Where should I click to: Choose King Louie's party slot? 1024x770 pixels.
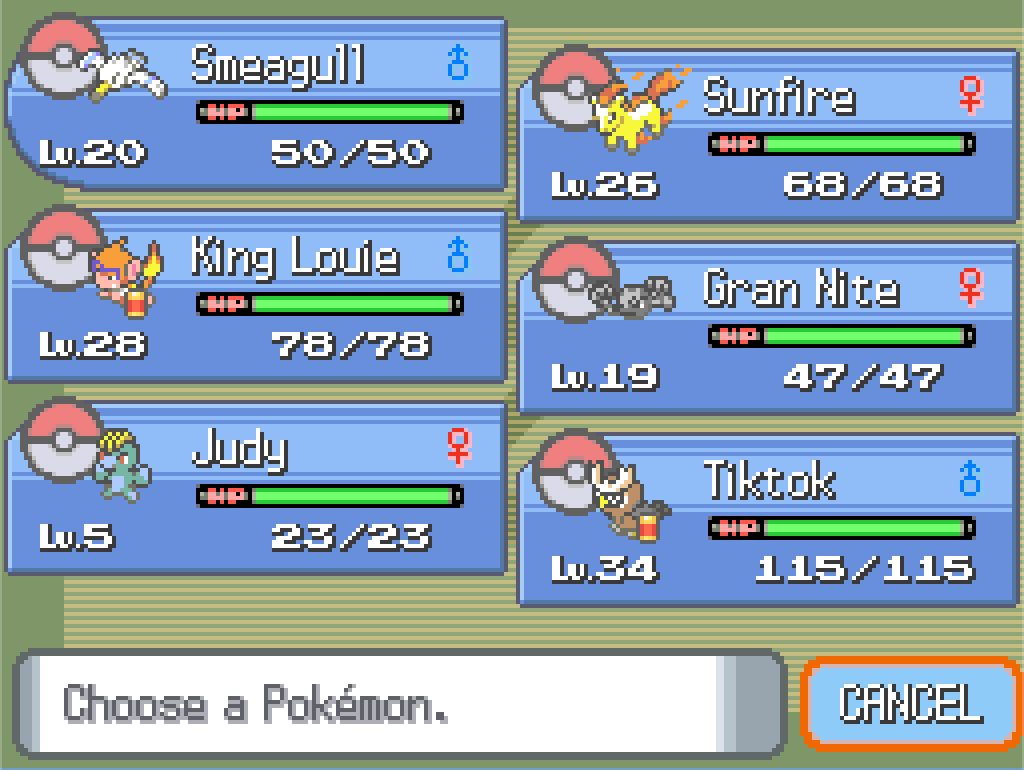point(256,296)
